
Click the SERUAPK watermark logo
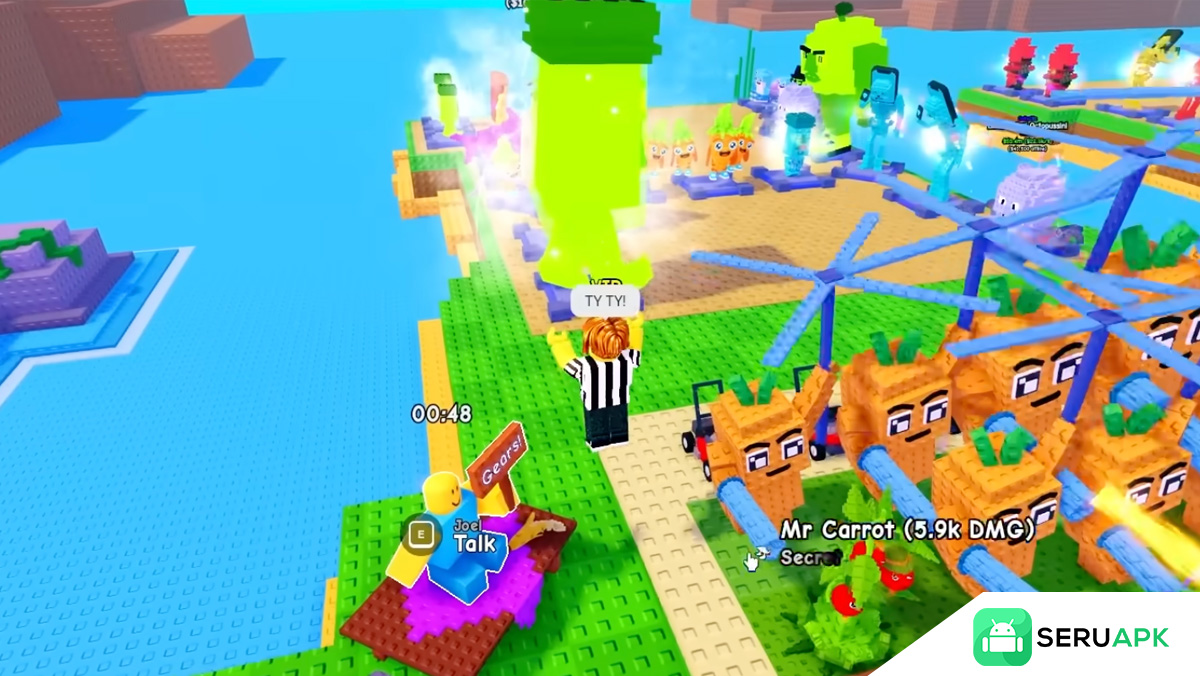(x=1071, y=636)
